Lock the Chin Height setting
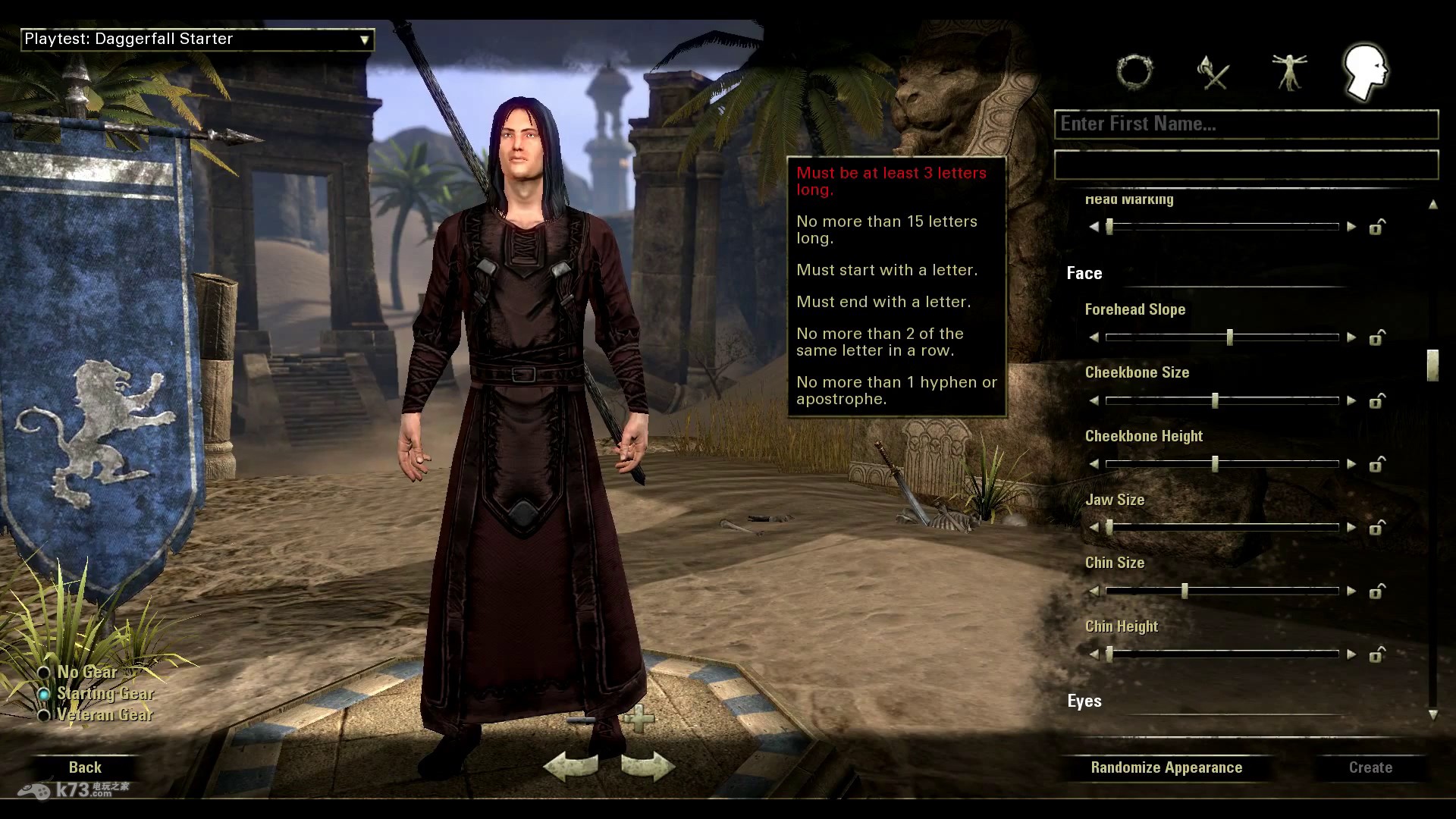The width and height of the screenshot is (1456, 819). [1376, 654]
